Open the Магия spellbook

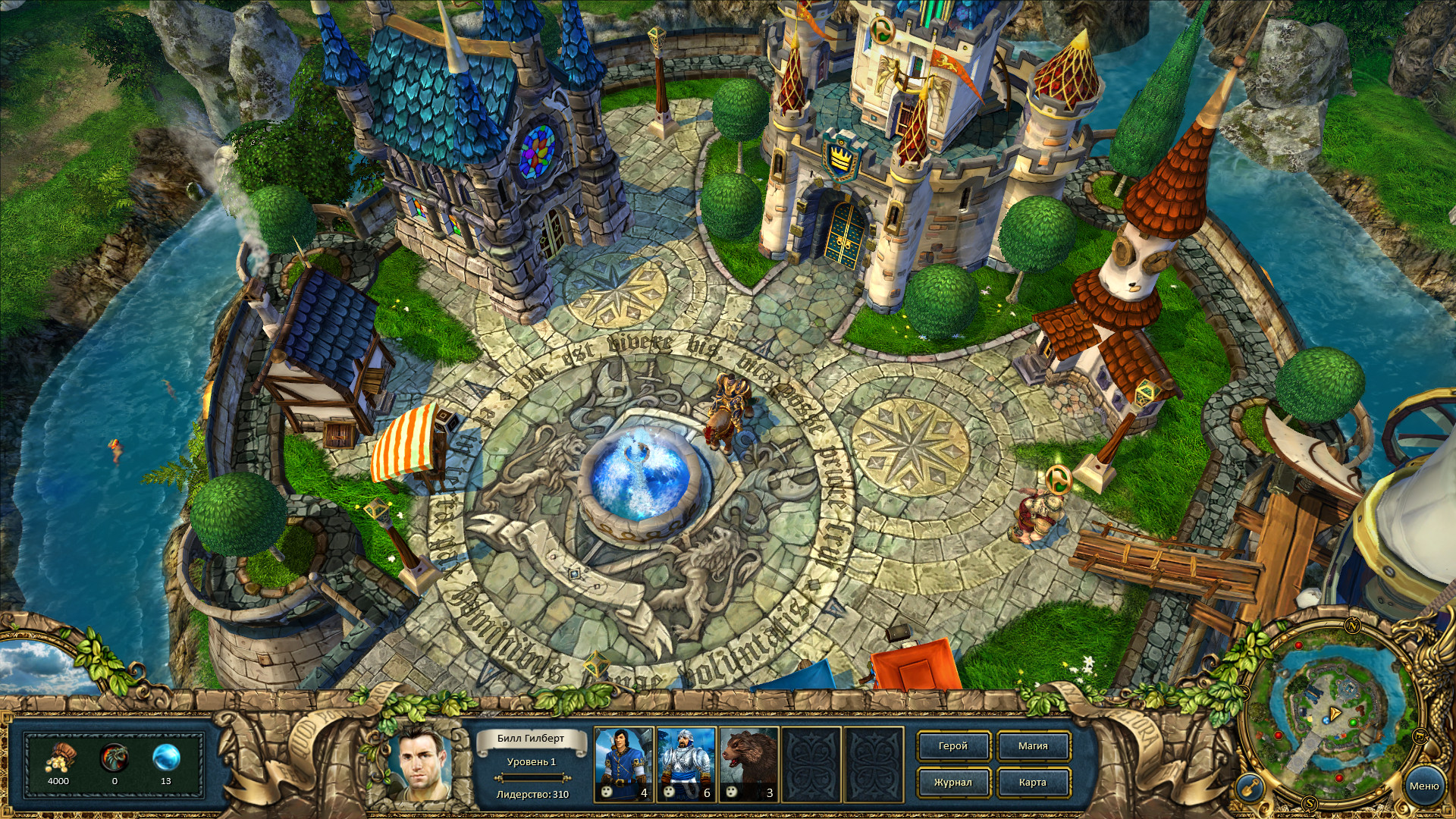1034,746
